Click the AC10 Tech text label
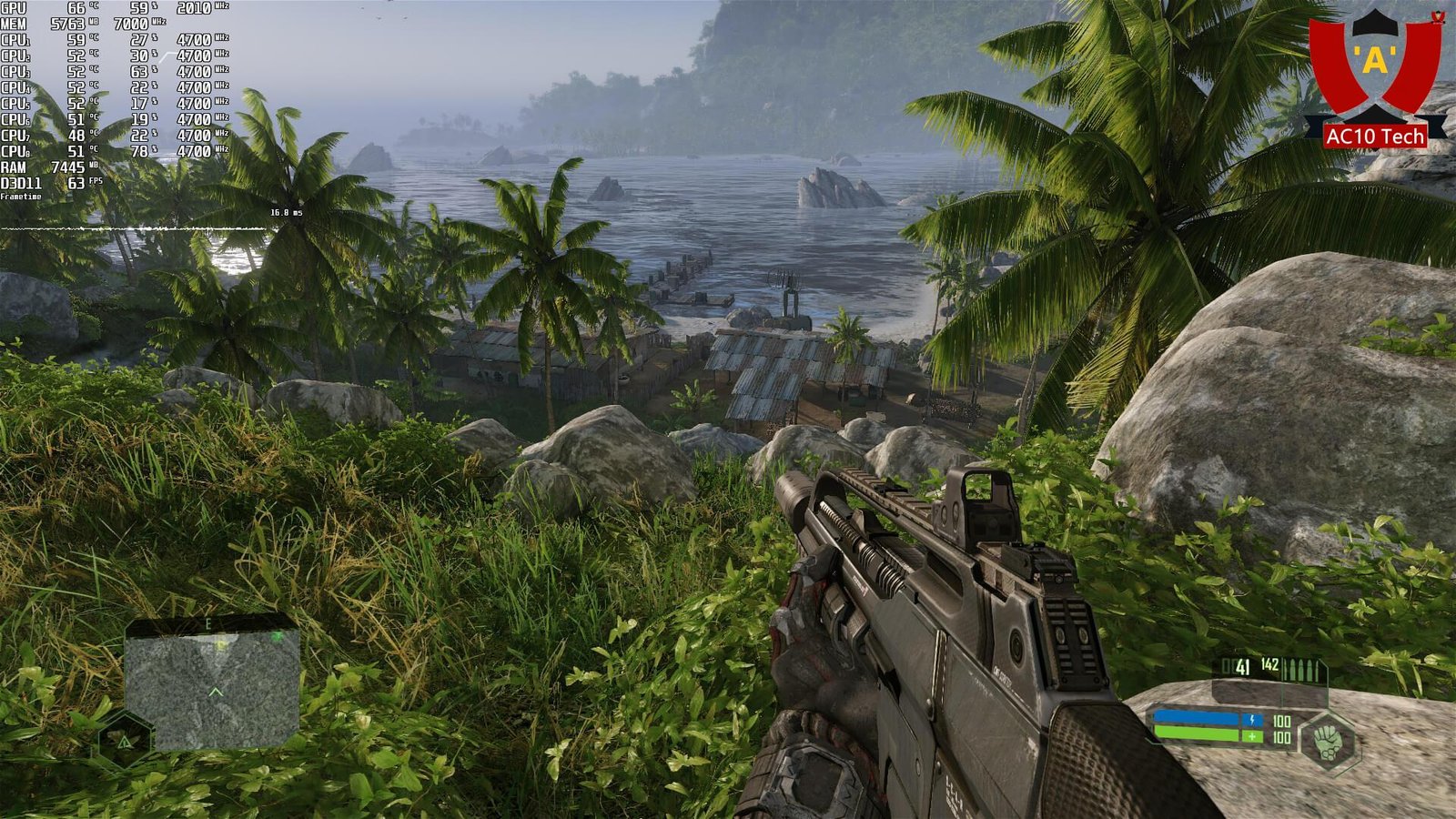 coord(1374,135)
